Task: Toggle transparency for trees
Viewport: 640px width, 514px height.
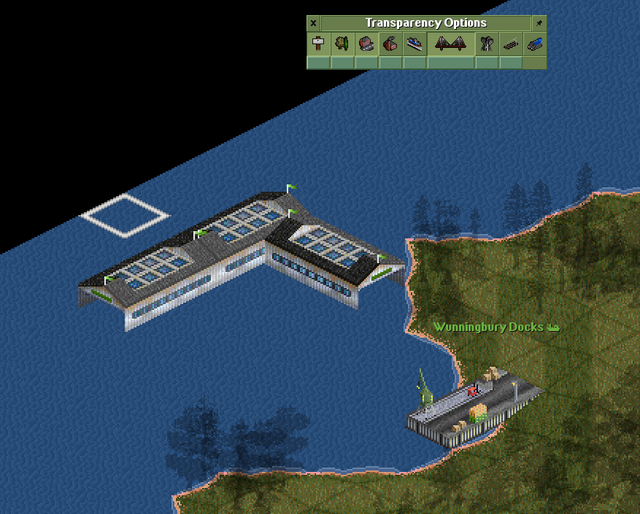Action: 342,43
